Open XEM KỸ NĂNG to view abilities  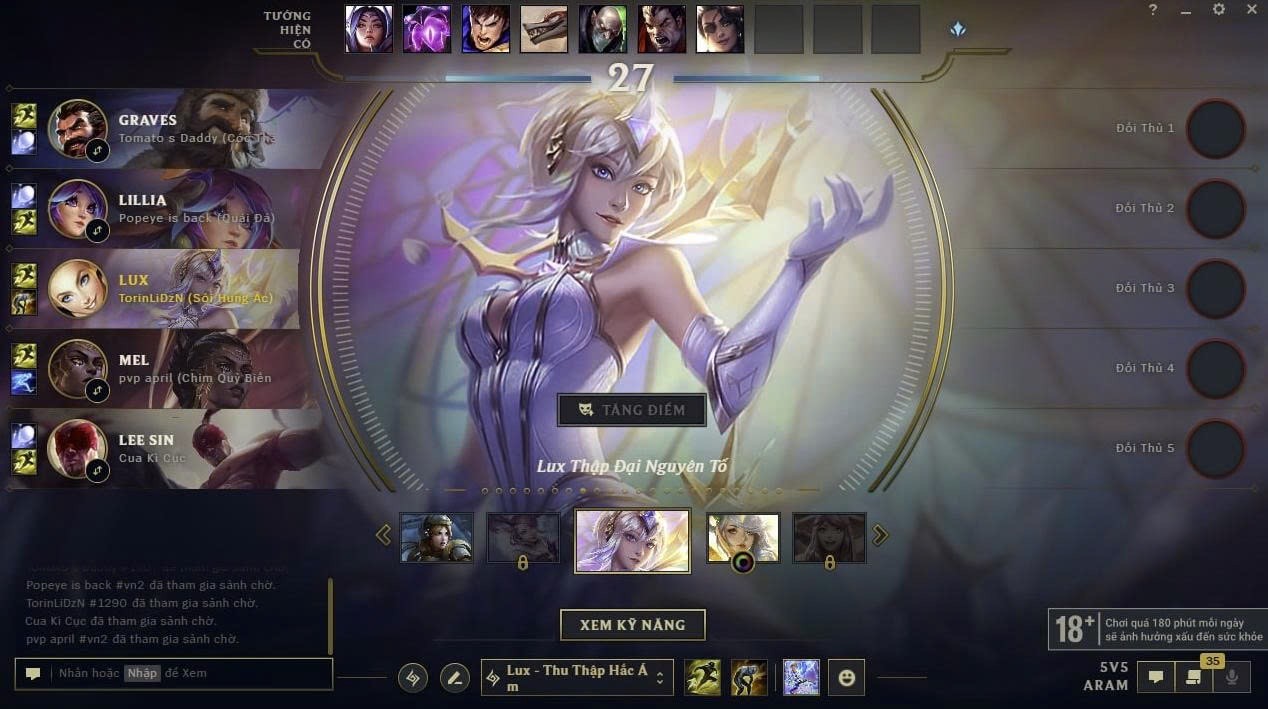pos(632,625)
